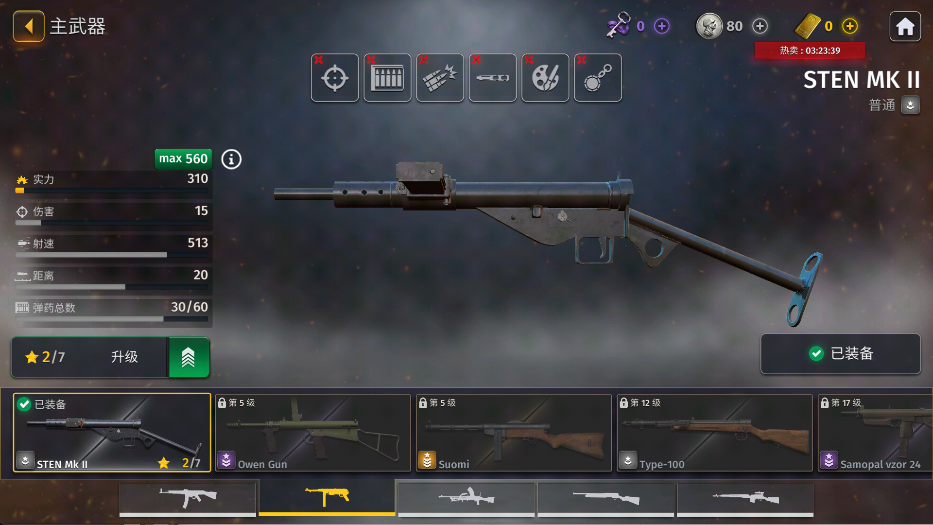933x525 pixels.
Task: Open the barrel attachment slot
Action: pos(493,78)
